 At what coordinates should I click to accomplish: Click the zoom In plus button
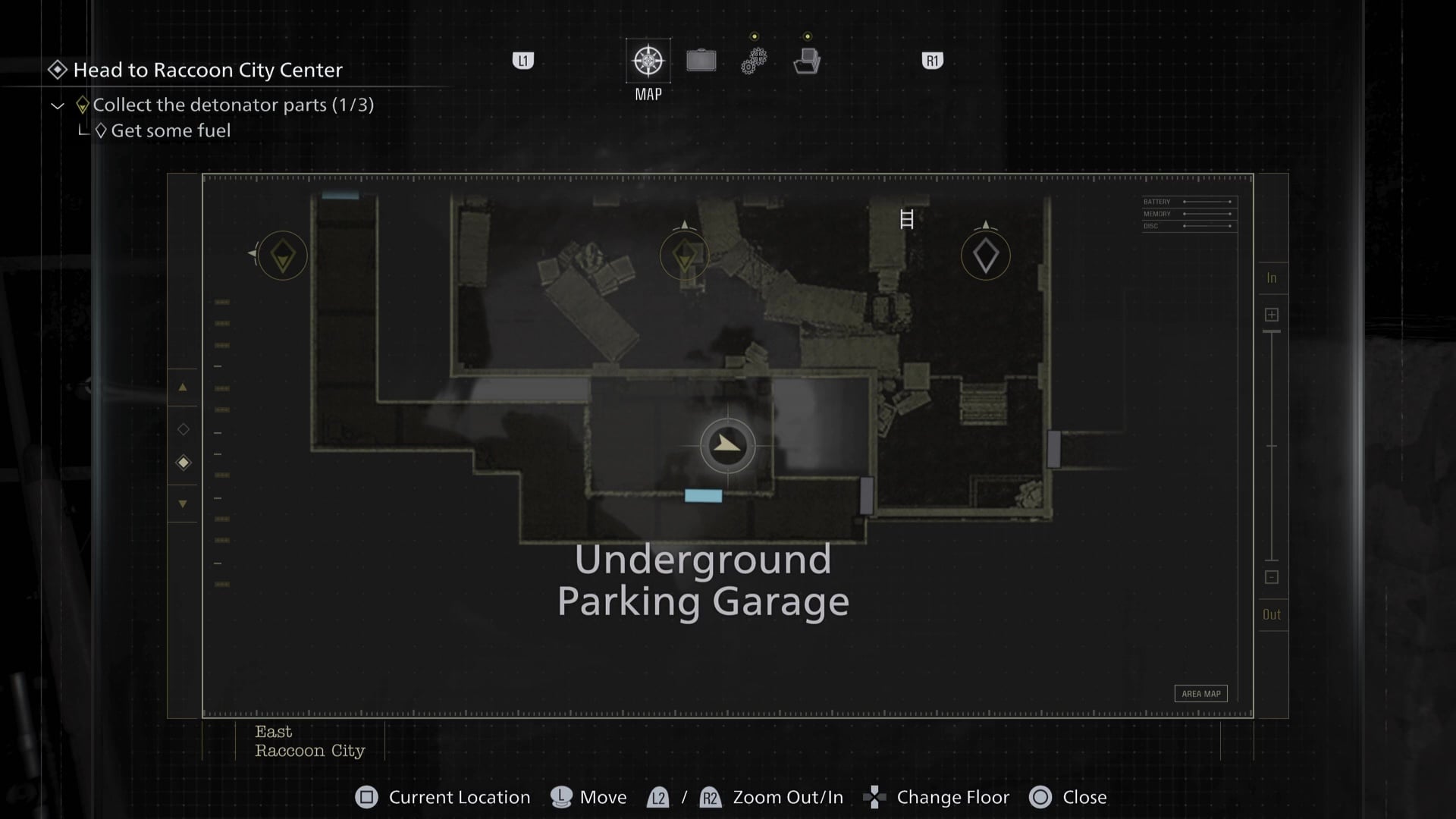1272,315
